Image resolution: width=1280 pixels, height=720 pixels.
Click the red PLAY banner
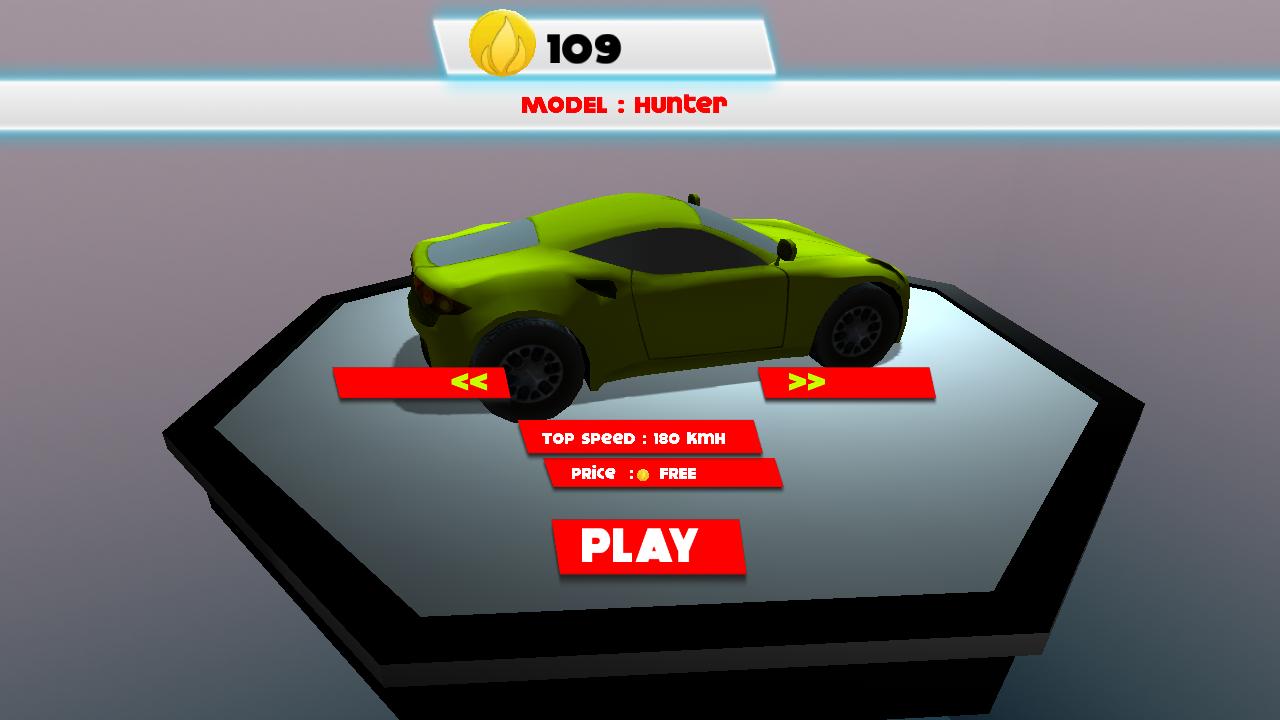click(x=650, y=545)
